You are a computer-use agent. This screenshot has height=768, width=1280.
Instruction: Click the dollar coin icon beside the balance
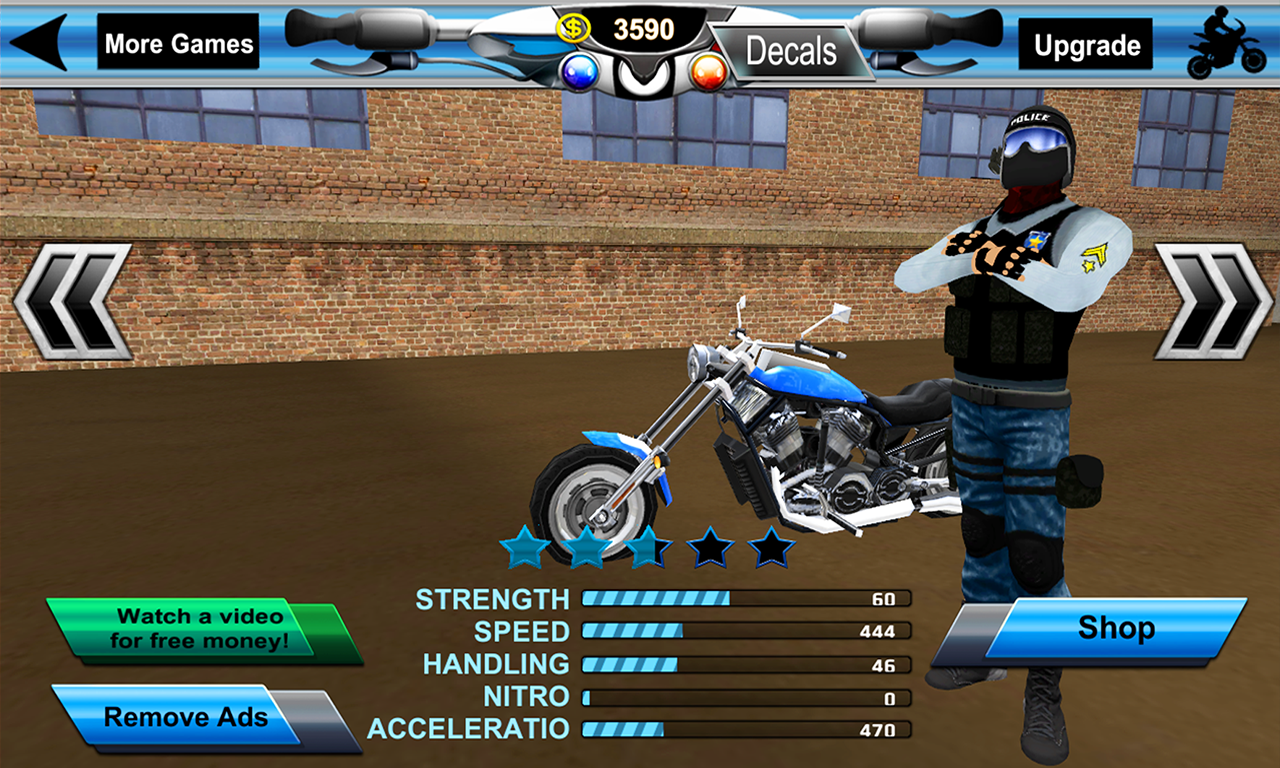point(573,27)
